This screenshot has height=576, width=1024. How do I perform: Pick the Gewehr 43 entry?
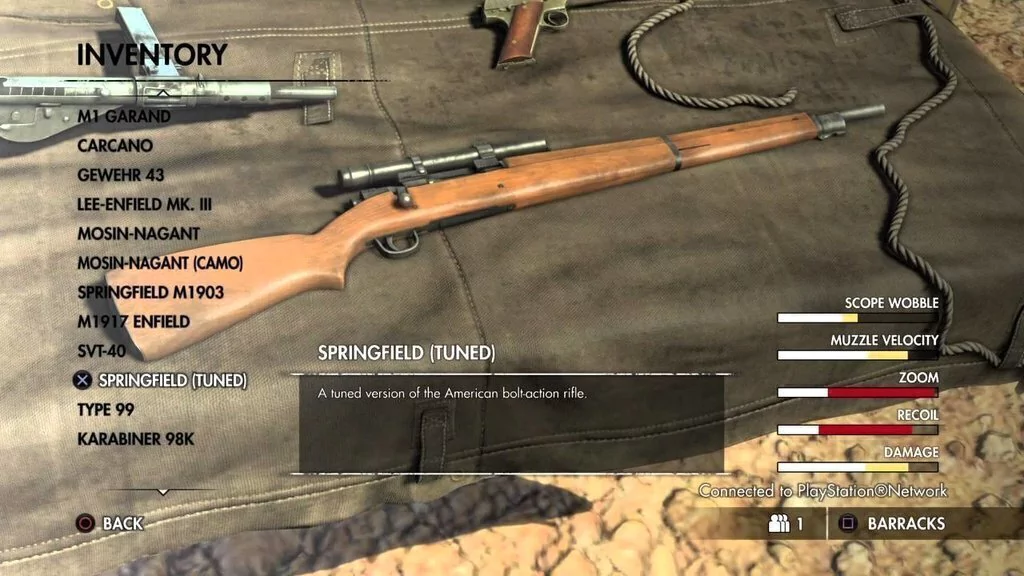pos(122,175)
